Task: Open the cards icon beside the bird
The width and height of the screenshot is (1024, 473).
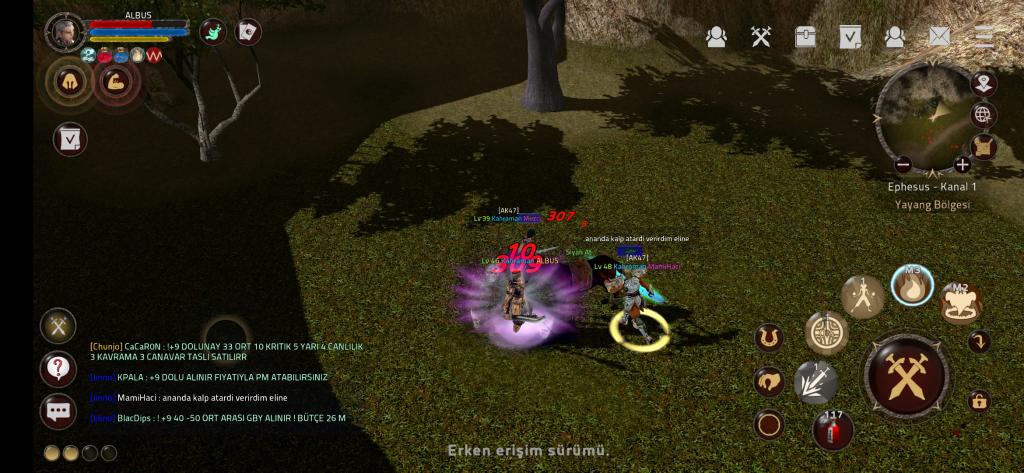Action: 247,32
